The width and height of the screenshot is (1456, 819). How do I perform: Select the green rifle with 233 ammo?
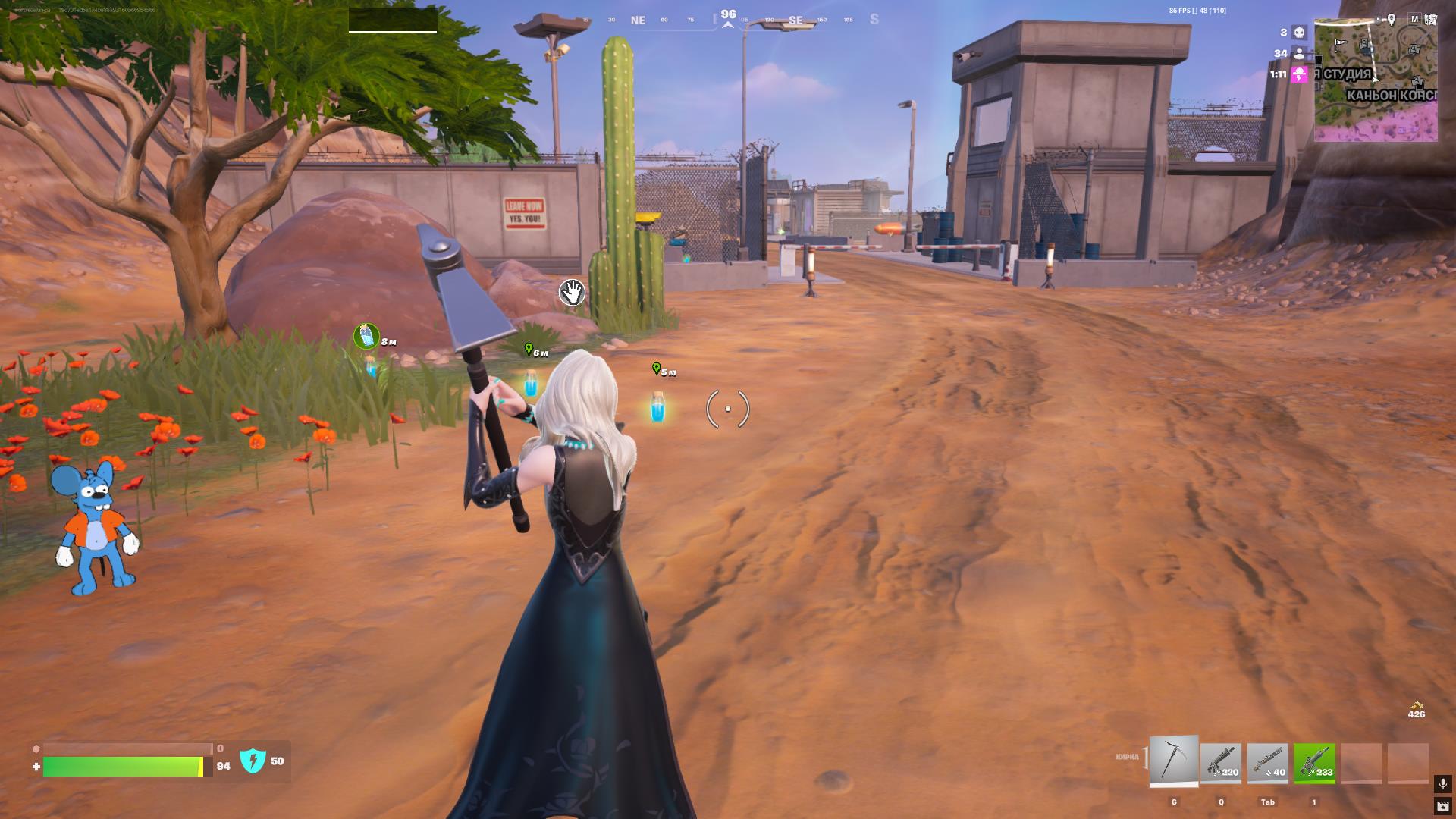pyautogui.click(x=1314, y=763)
